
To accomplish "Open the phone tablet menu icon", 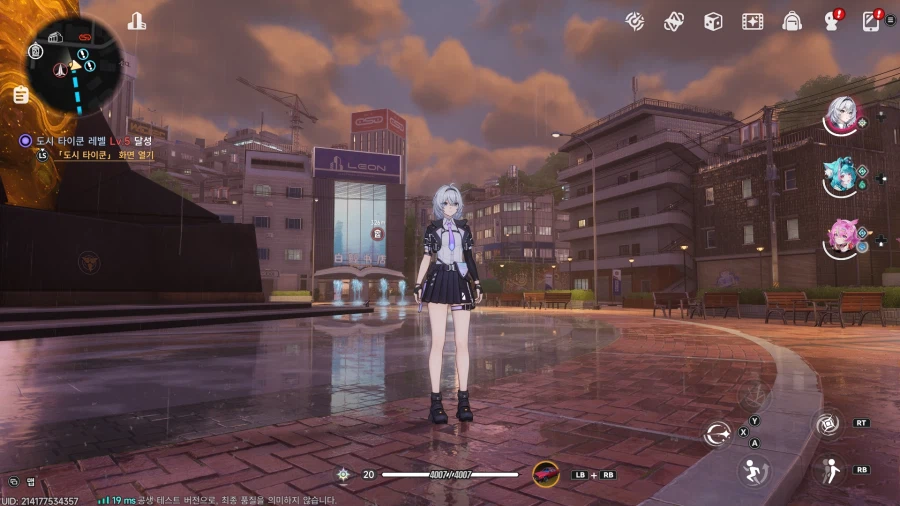I will [x=871, y=20].
